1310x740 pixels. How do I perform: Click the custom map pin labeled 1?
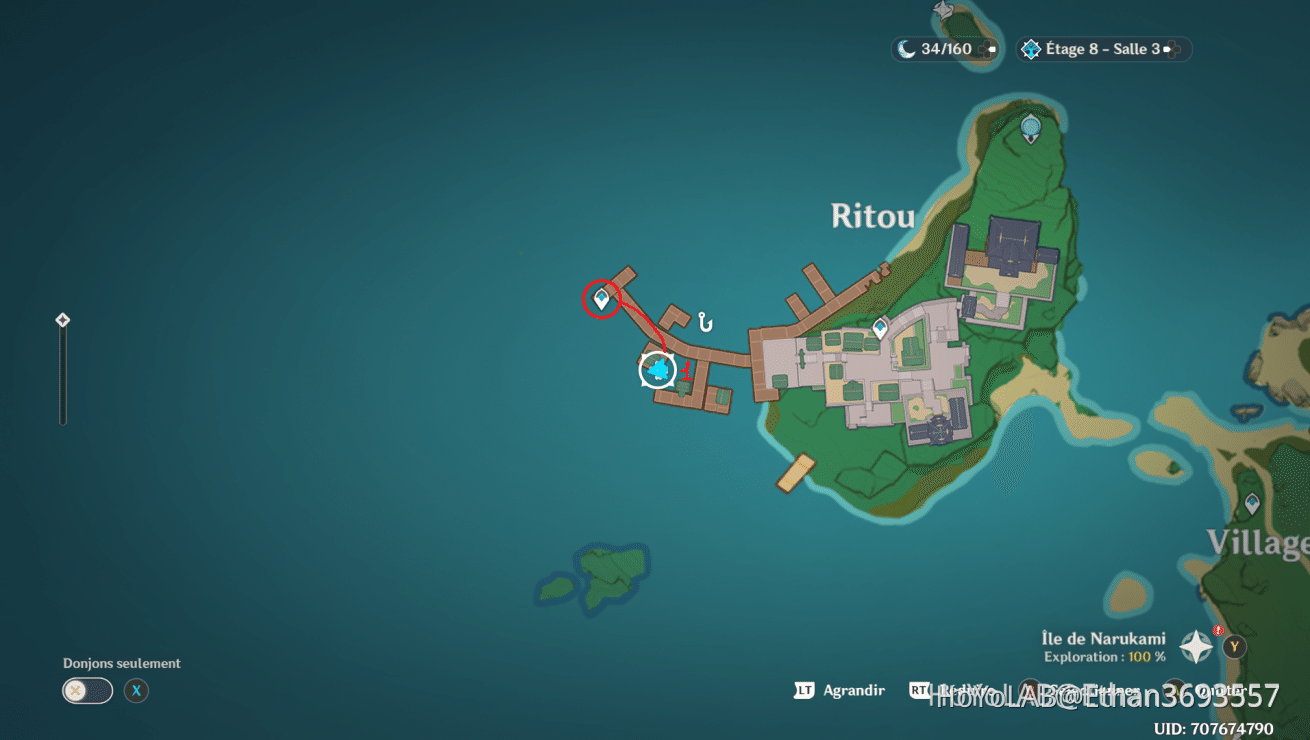point(686,371)
